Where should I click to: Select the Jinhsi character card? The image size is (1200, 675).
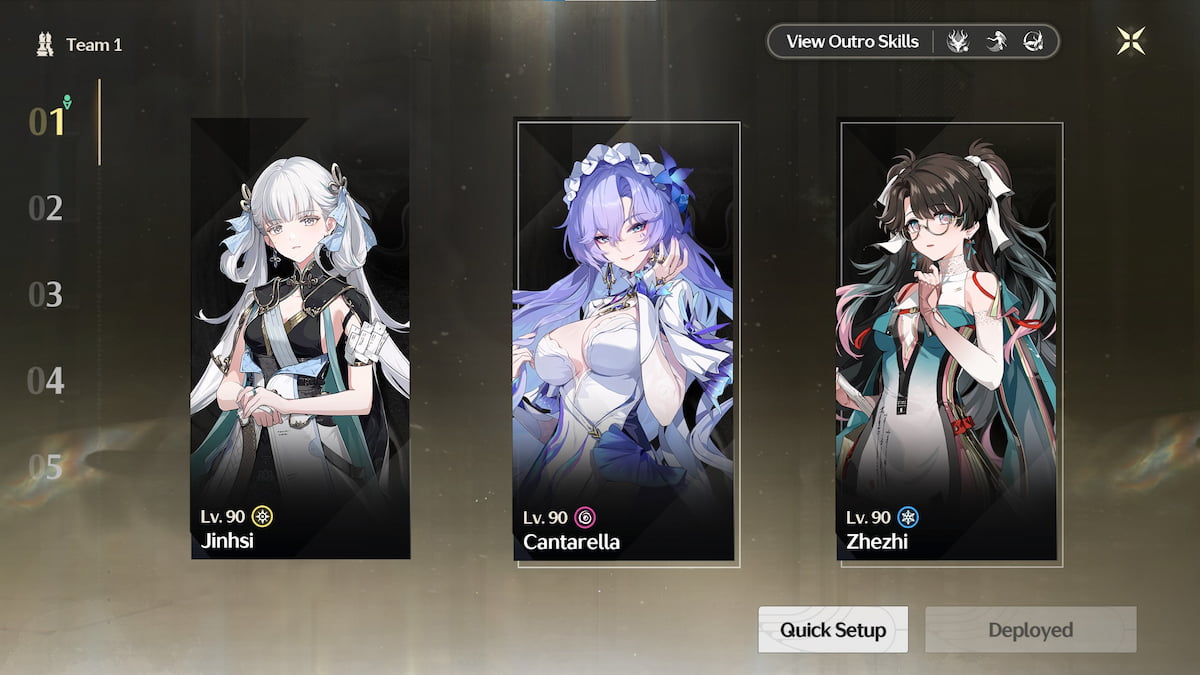pos(300,338)
